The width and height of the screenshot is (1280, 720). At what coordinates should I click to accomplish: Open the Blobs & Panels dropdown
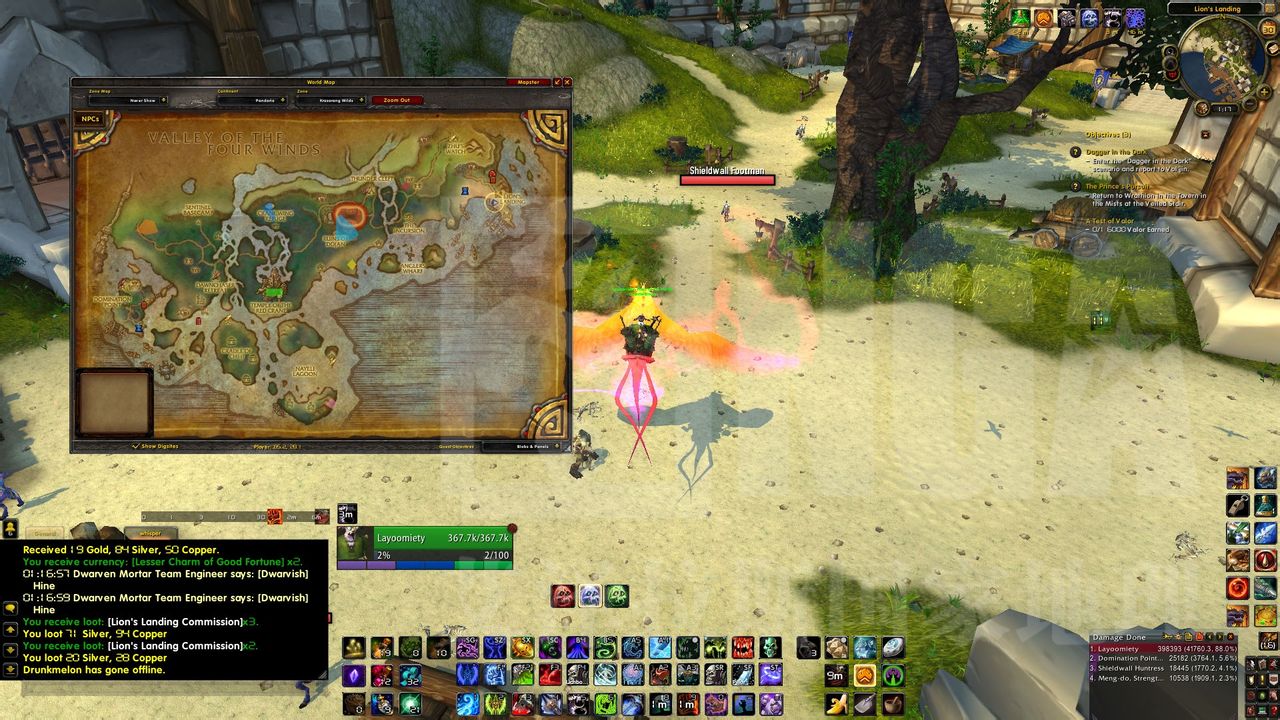(533, 446)
